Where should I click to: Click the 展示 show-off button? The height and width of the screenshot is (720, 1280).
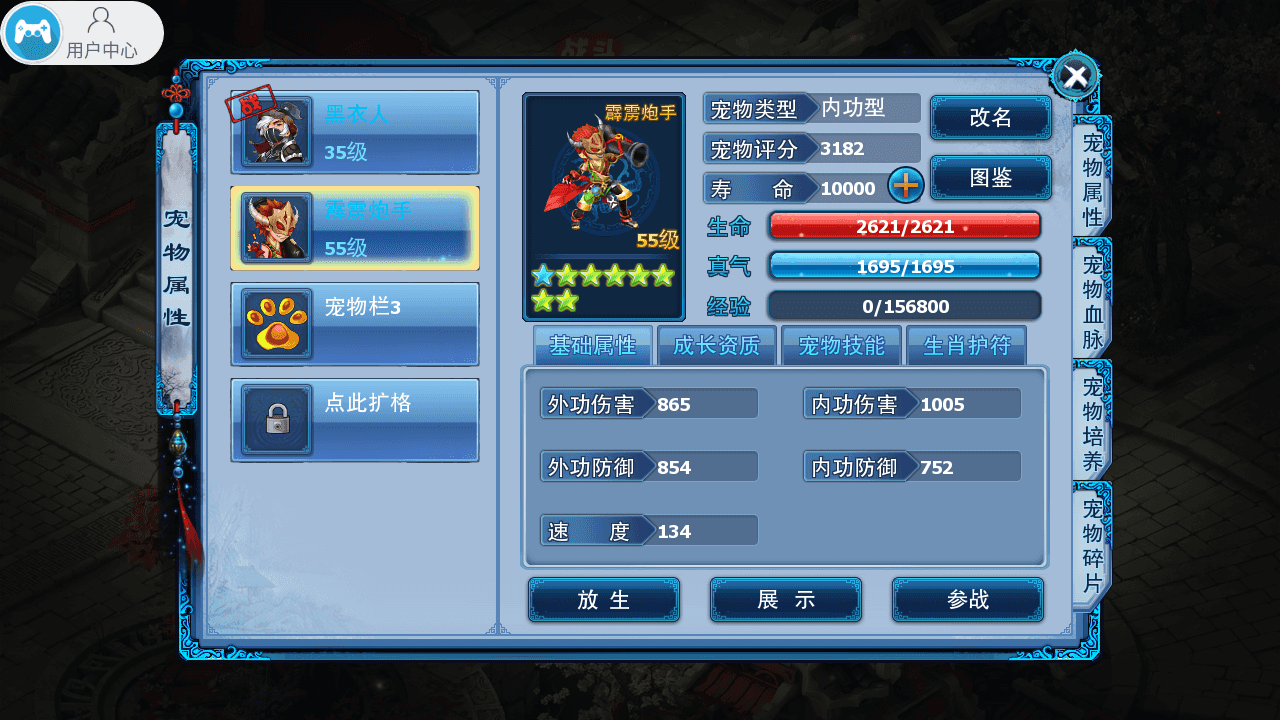pos(786,599)
